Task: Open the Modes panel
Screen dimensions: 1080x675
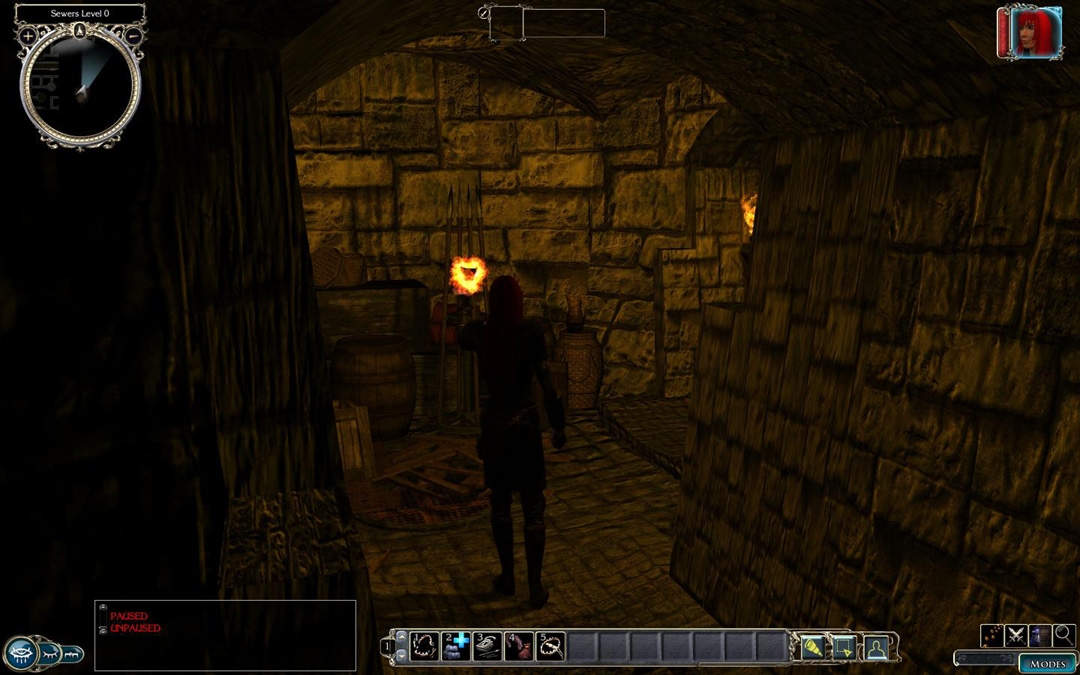Action: [1047, 663]
